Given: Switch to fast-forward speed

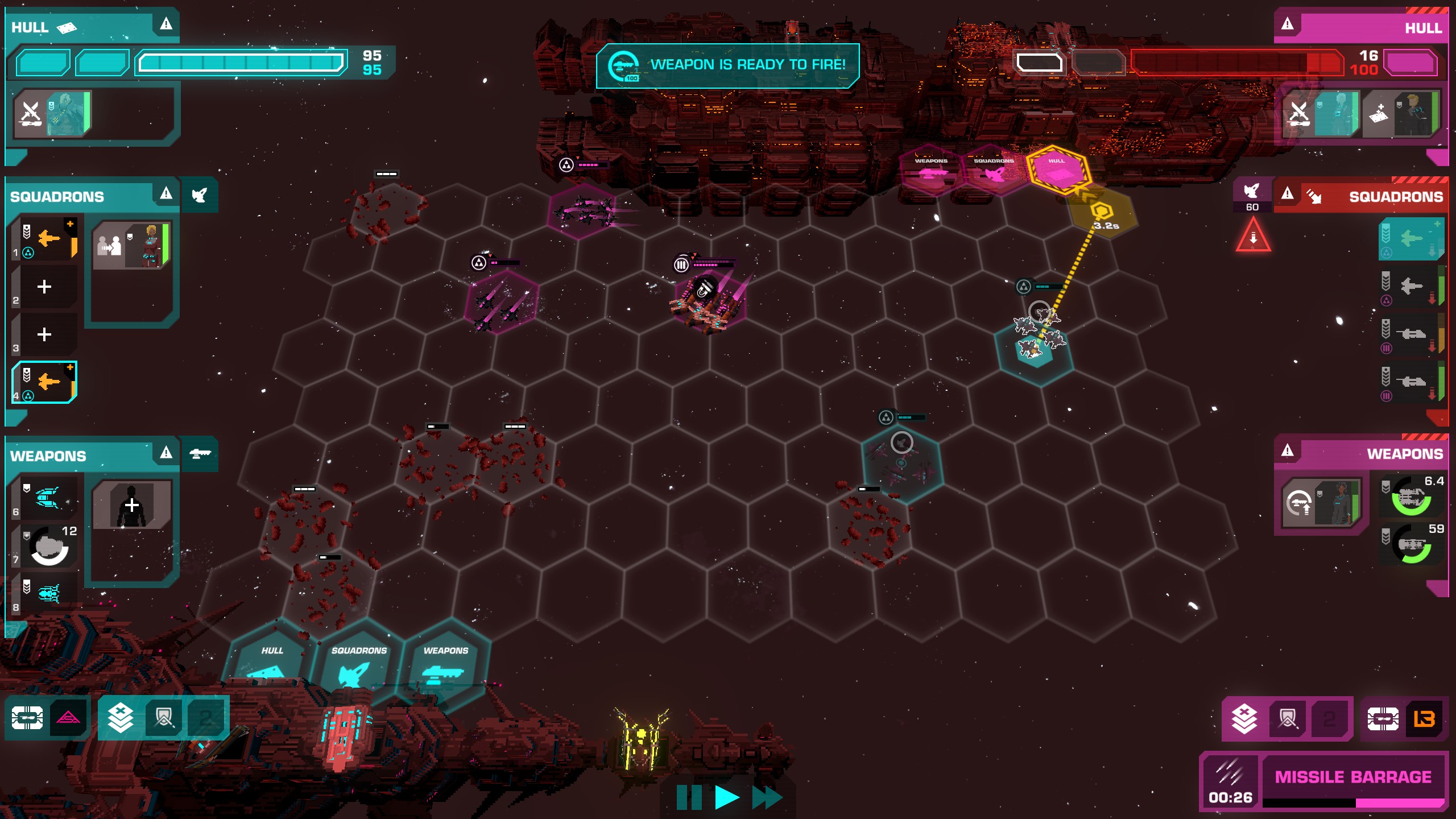Looking at the screenshot, I should [x=767, y=797].
